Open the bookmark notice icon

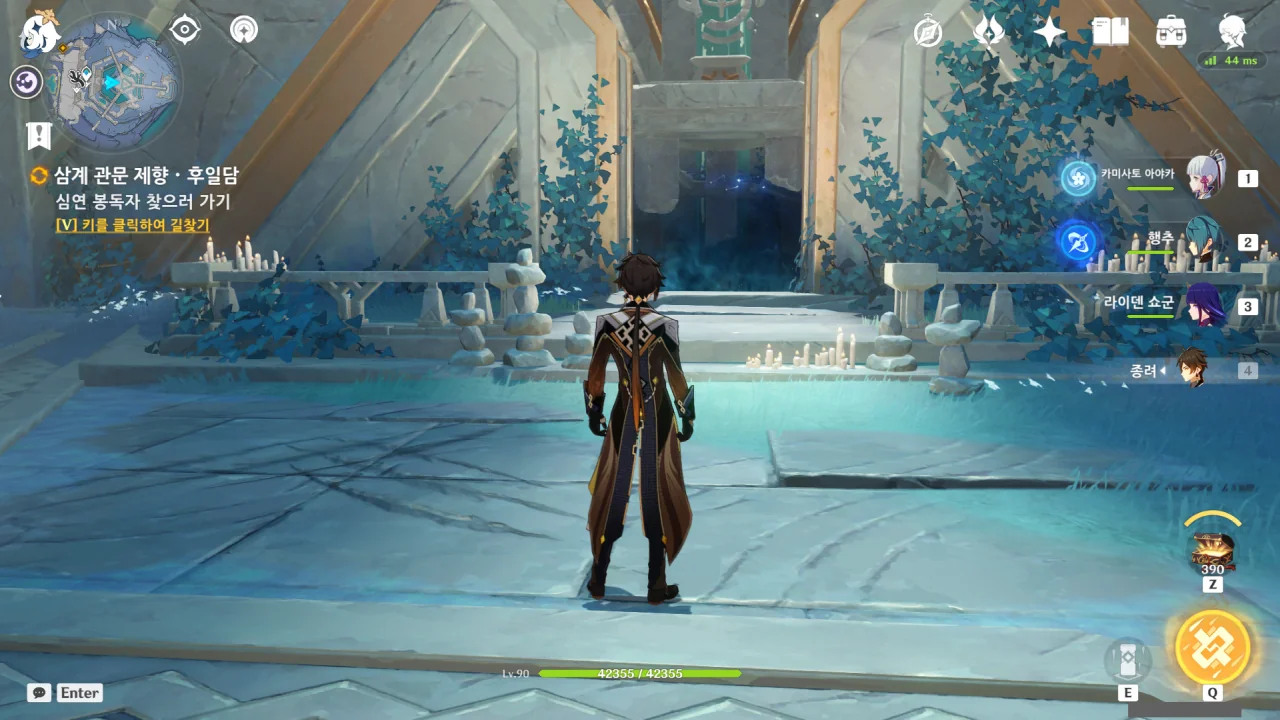point(38,136)
